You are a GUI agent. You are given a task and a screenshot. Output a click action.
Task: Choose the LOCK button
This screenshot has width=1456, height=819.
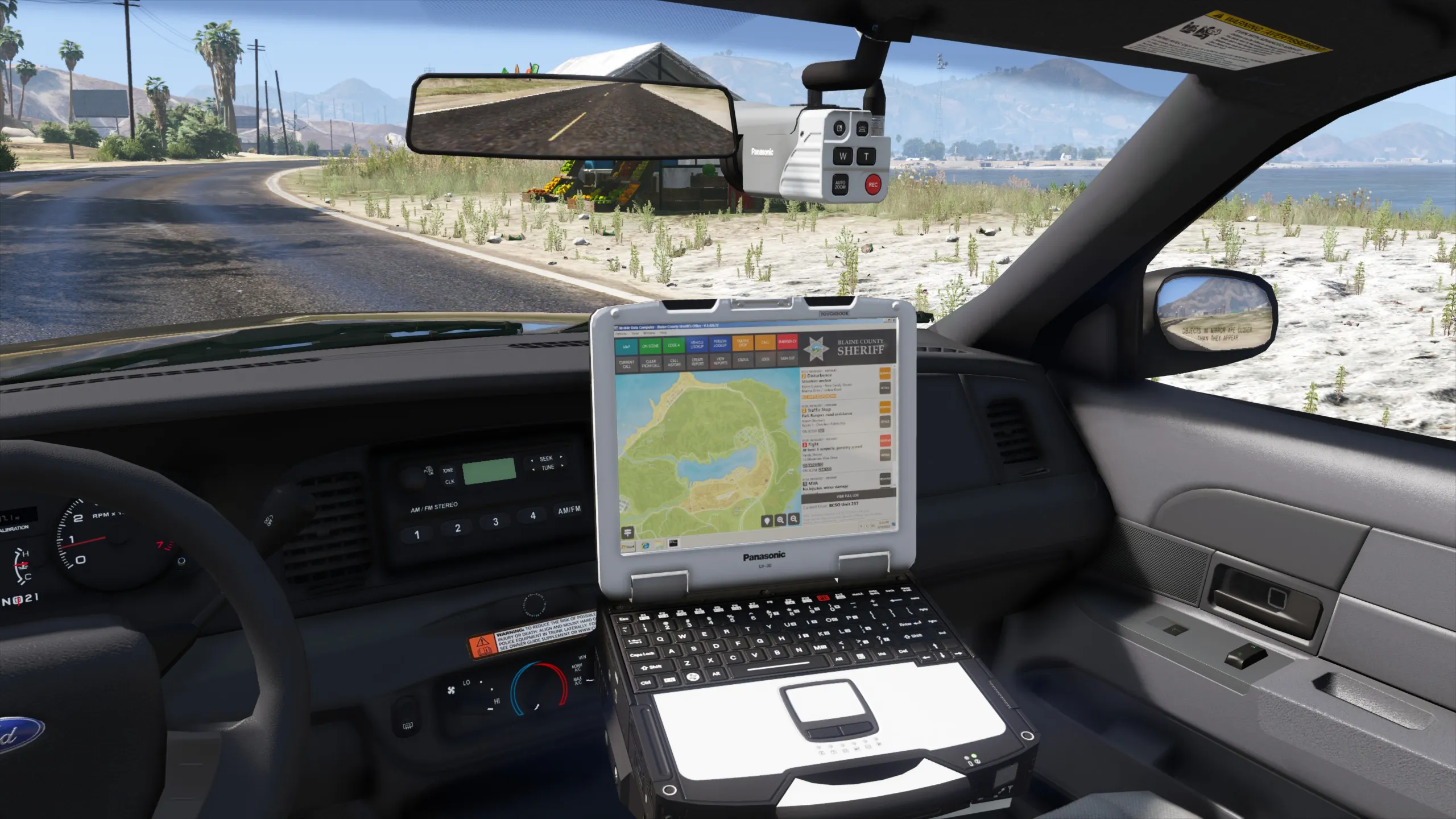(766, 359)
